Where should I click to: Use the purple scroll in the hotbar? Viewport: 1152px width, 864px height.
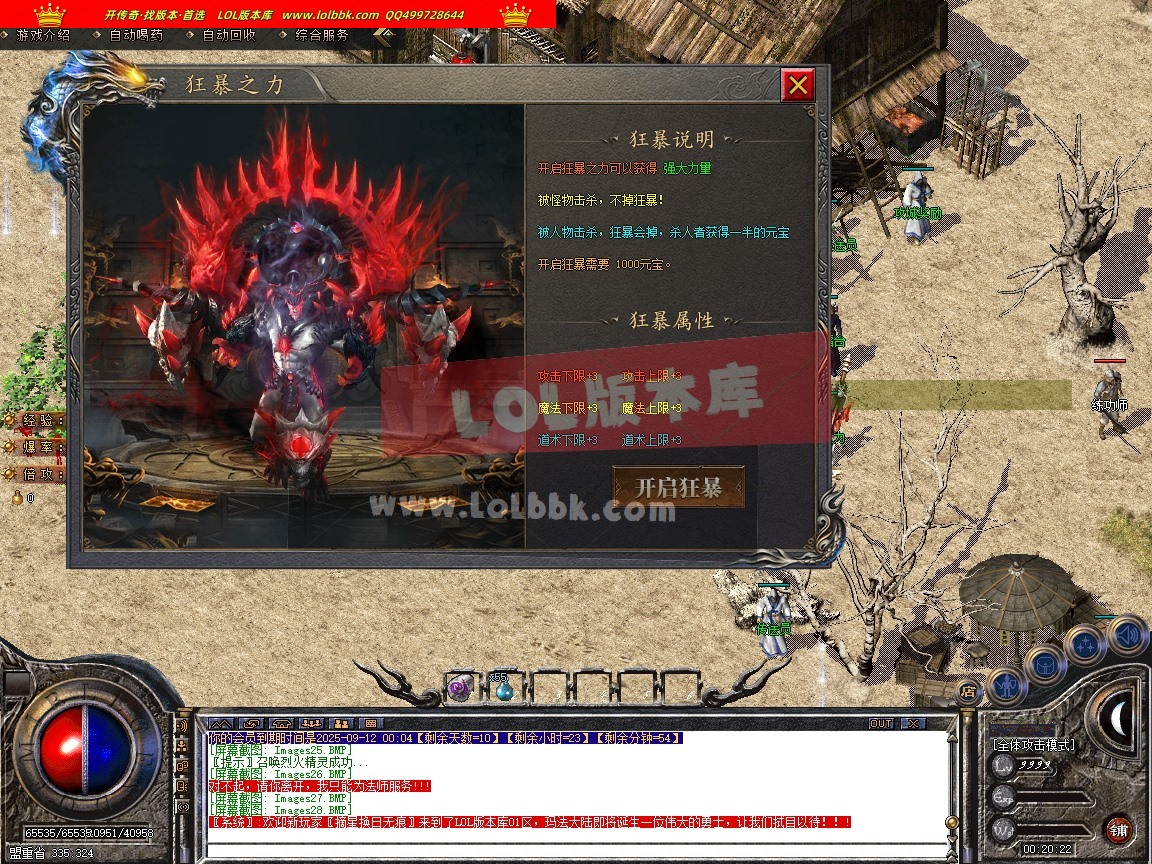click(460, 688)
